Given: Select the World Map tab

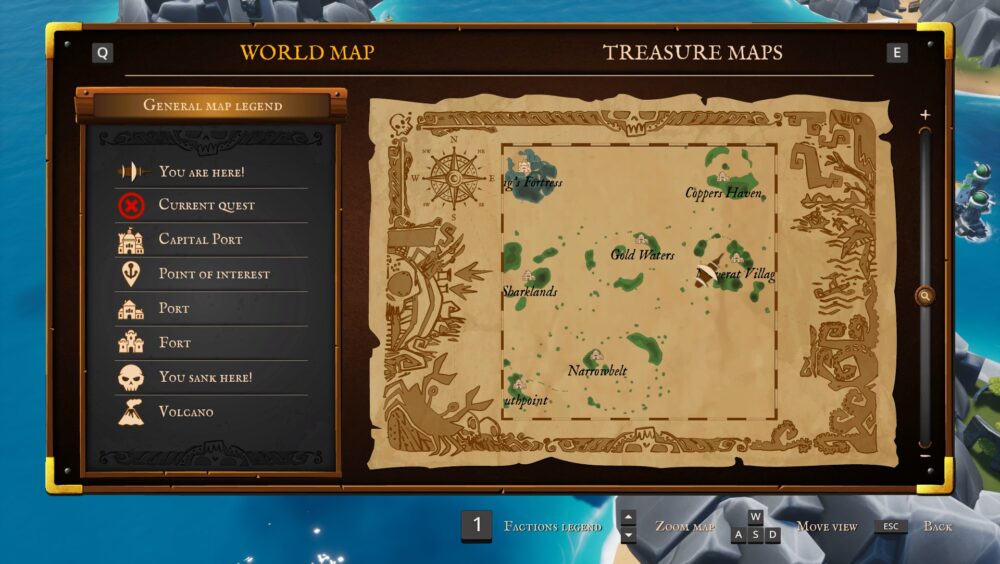Looking at the screenshot, I should click(x=307, y=53).
